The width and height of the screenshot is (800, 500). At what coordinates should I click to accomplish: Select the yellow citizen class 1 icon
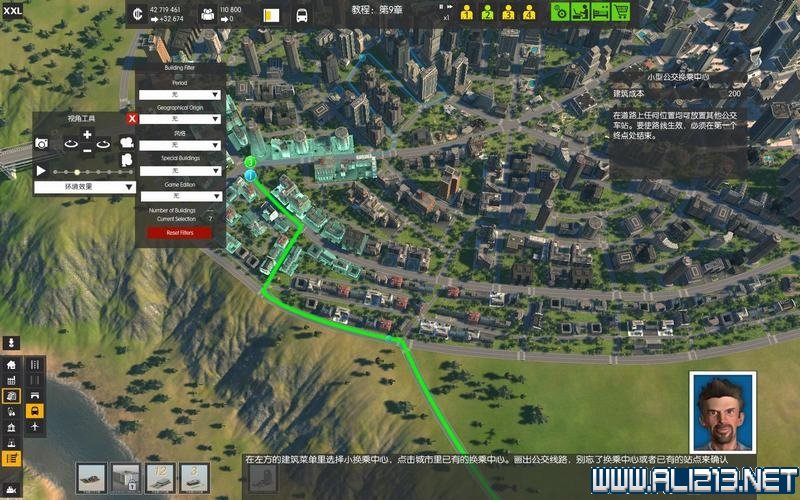click(467, 14)
